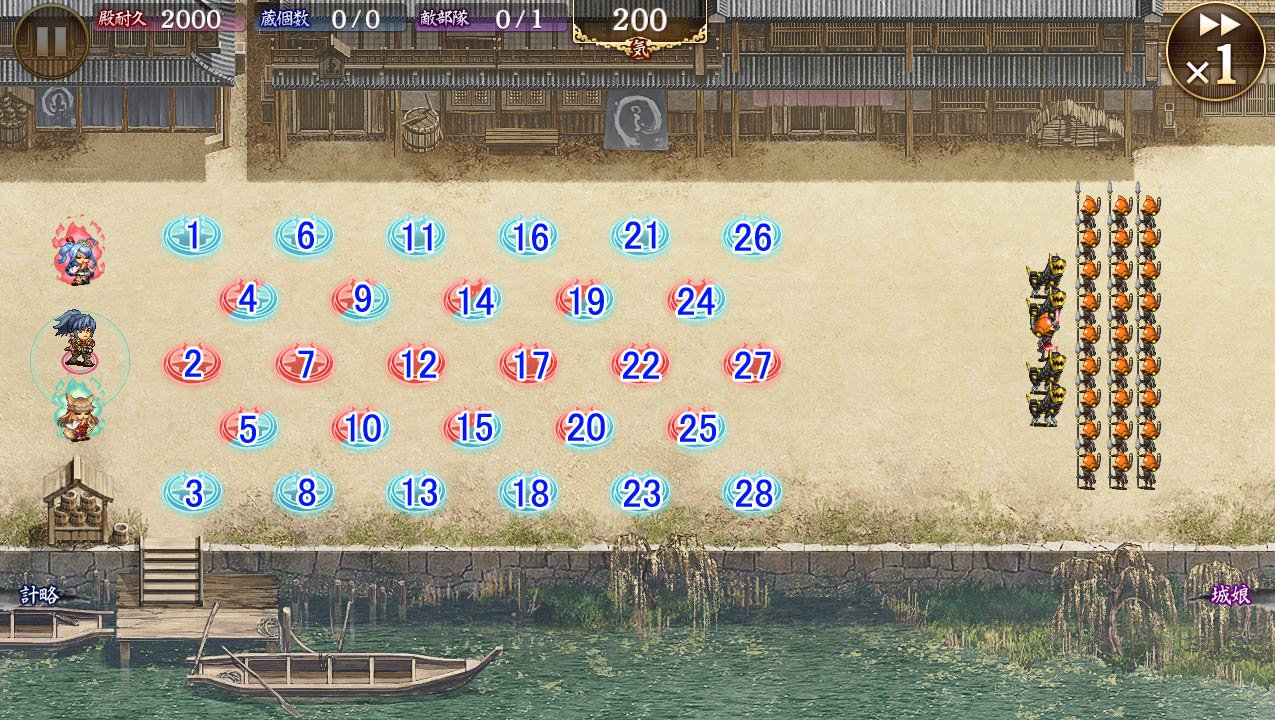Choose placement tile number 10
The width and height of the screenshot is (1275, 720).
(x=361, y=428)
